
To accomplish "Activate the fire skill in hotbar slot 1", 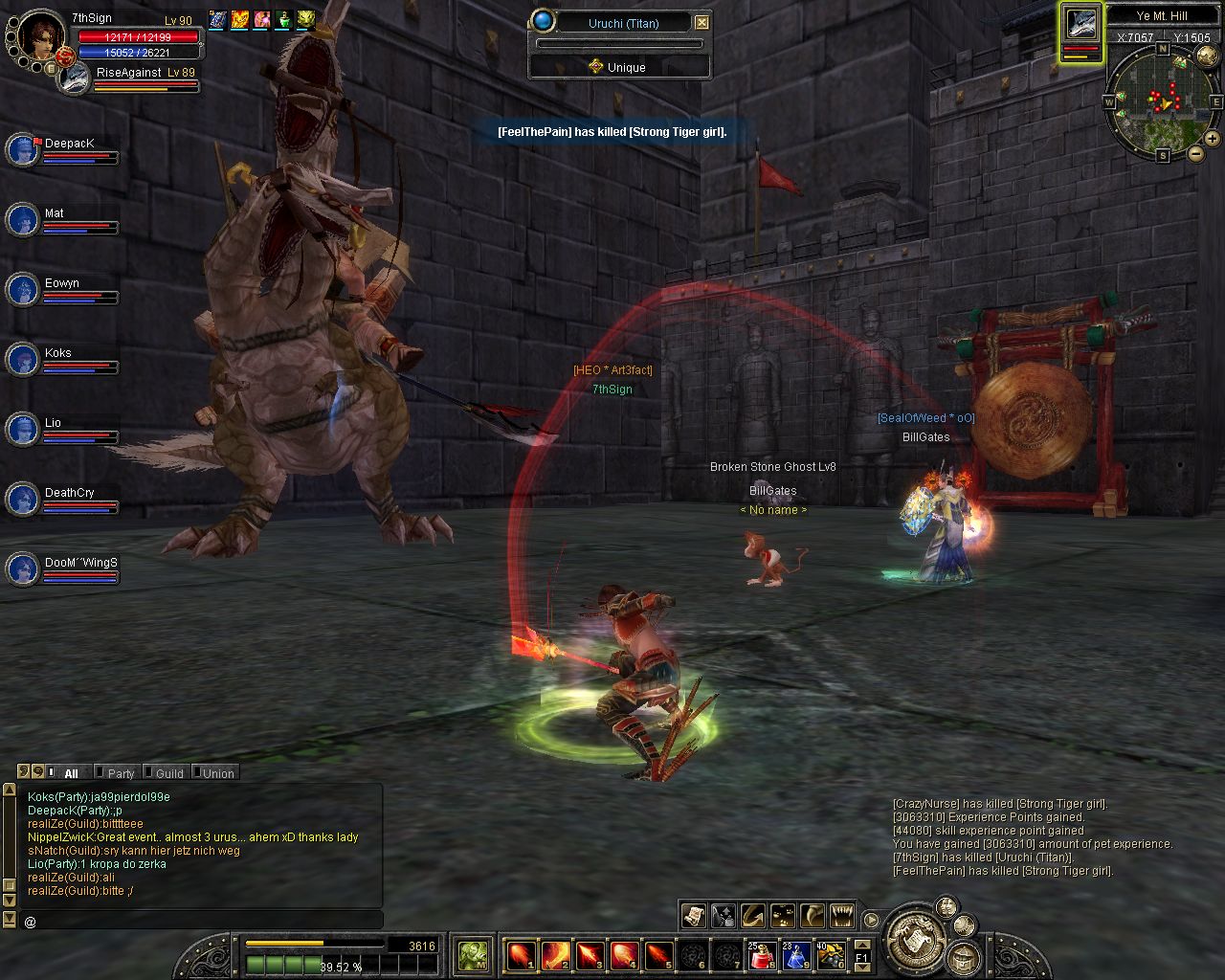I will coord(521,954).
